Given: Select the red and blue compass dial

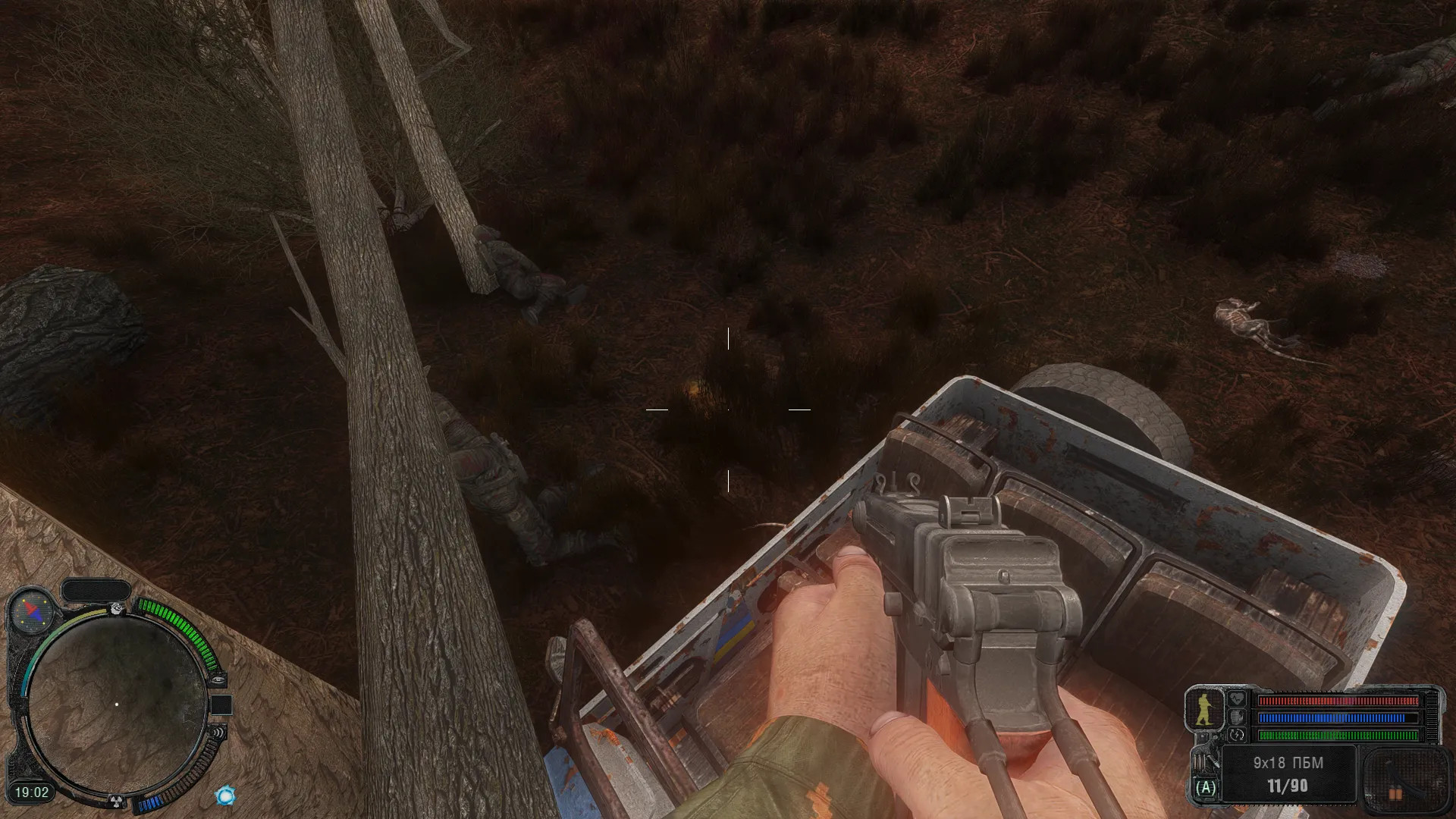Looking at the screenshot, I should point(33,610).
